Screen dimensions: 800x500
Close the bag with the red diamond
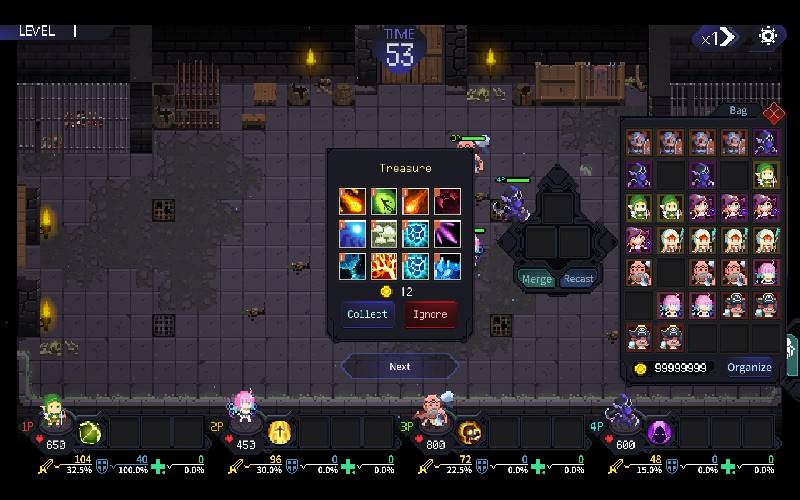(x=772, y=113)
